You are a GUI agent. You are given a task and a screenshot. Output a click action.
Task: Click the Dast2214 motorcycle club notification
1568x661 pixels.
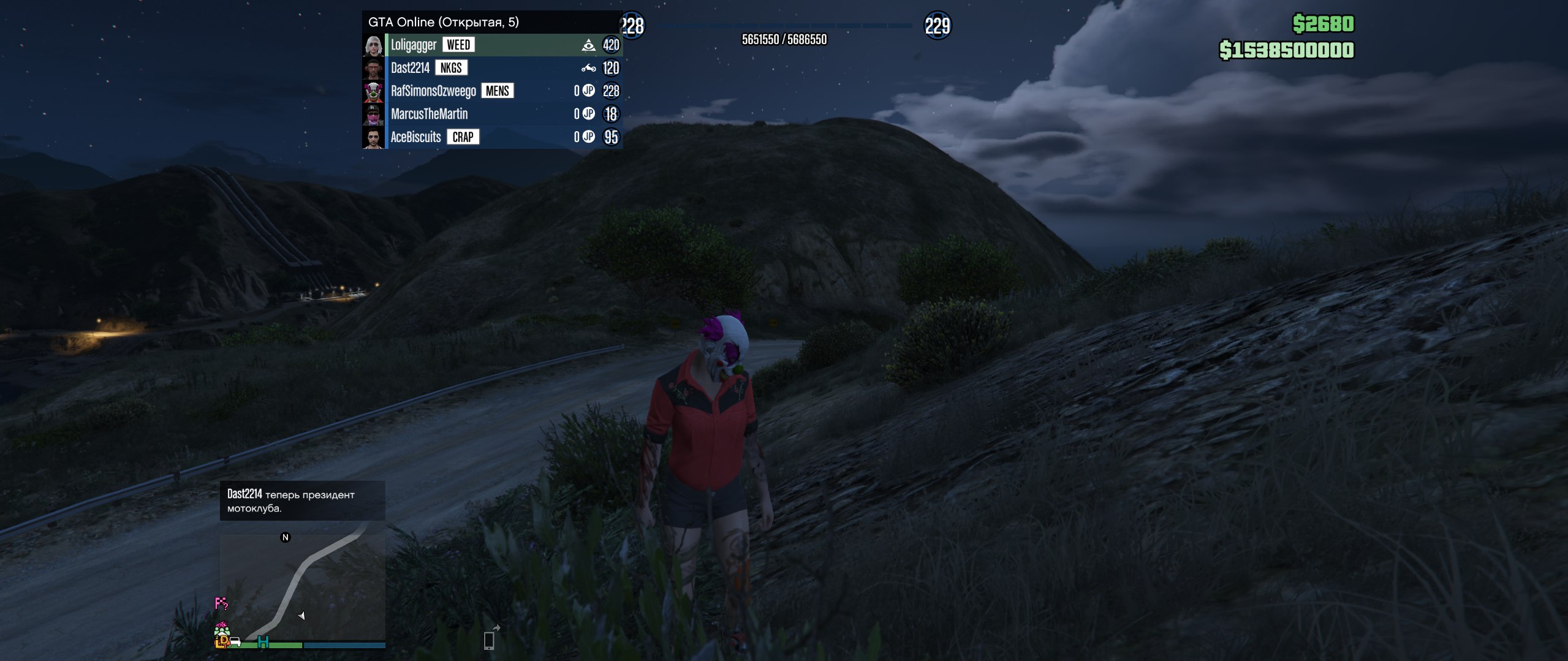pos(302,501)
